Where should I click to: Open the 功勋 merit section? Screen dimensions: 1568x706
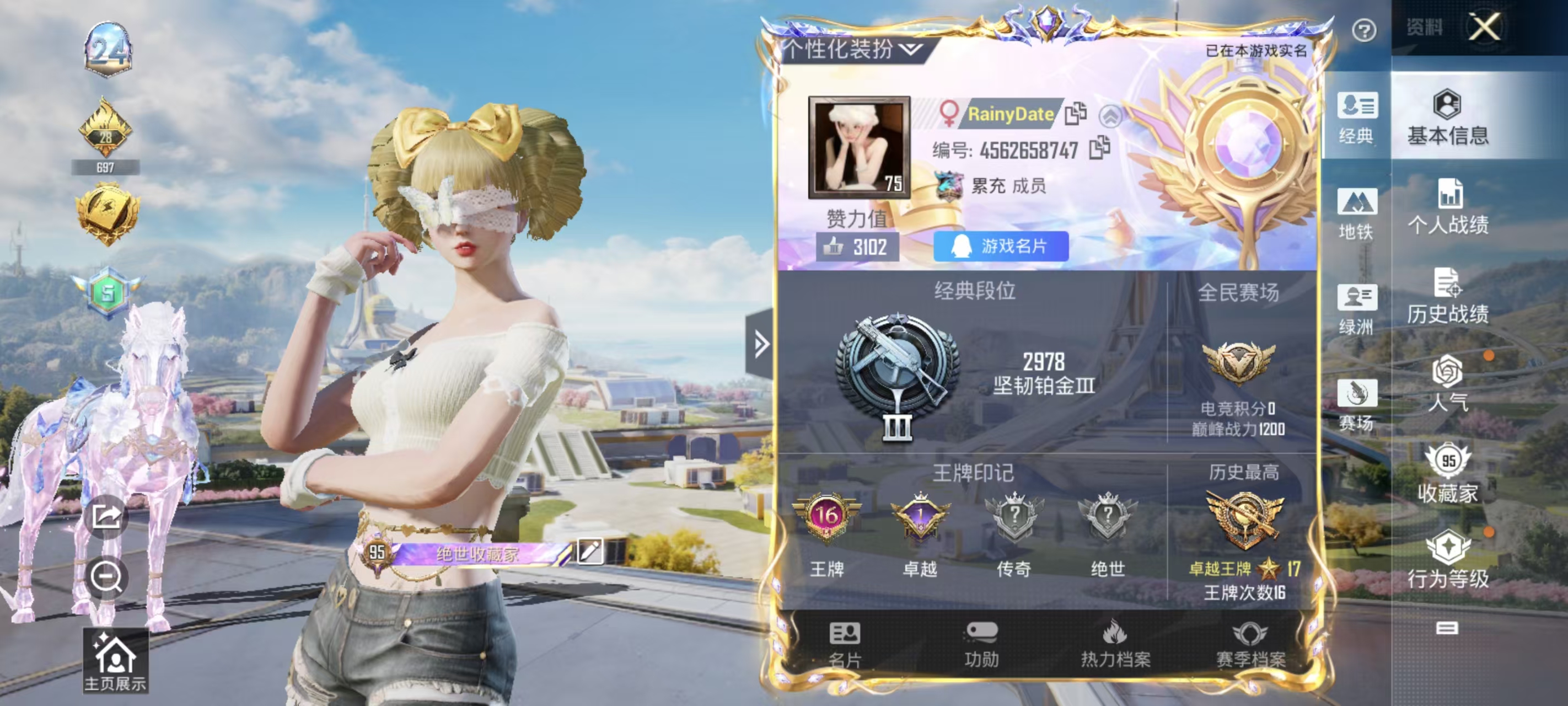click(x=981, y=644)
